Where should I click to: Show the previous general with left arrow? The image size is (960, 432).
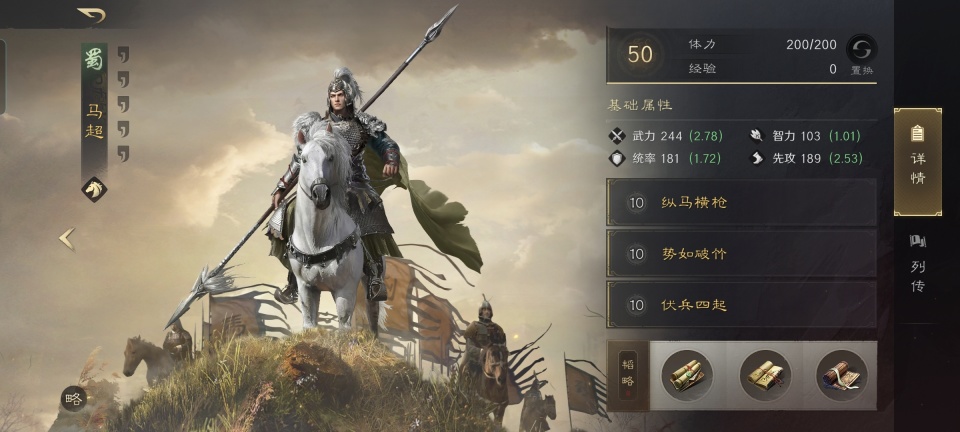(66, 238)
